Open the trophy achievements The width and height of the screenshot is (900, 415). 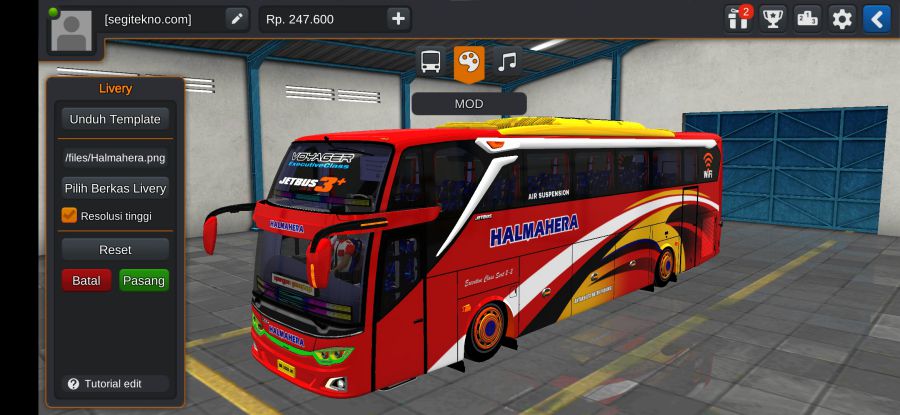773,19
